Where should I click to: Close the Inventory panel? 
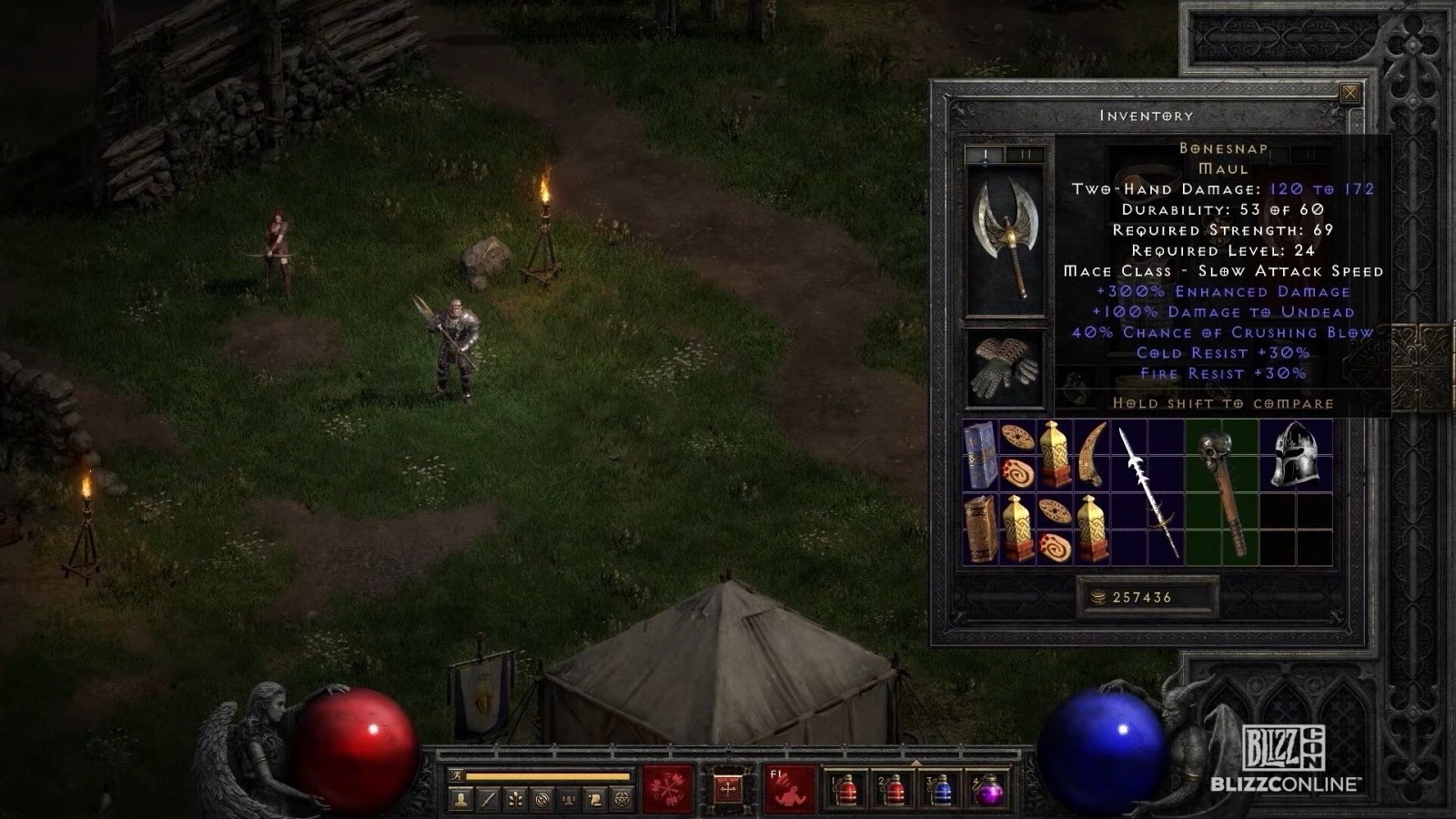tap(1350, 93)
